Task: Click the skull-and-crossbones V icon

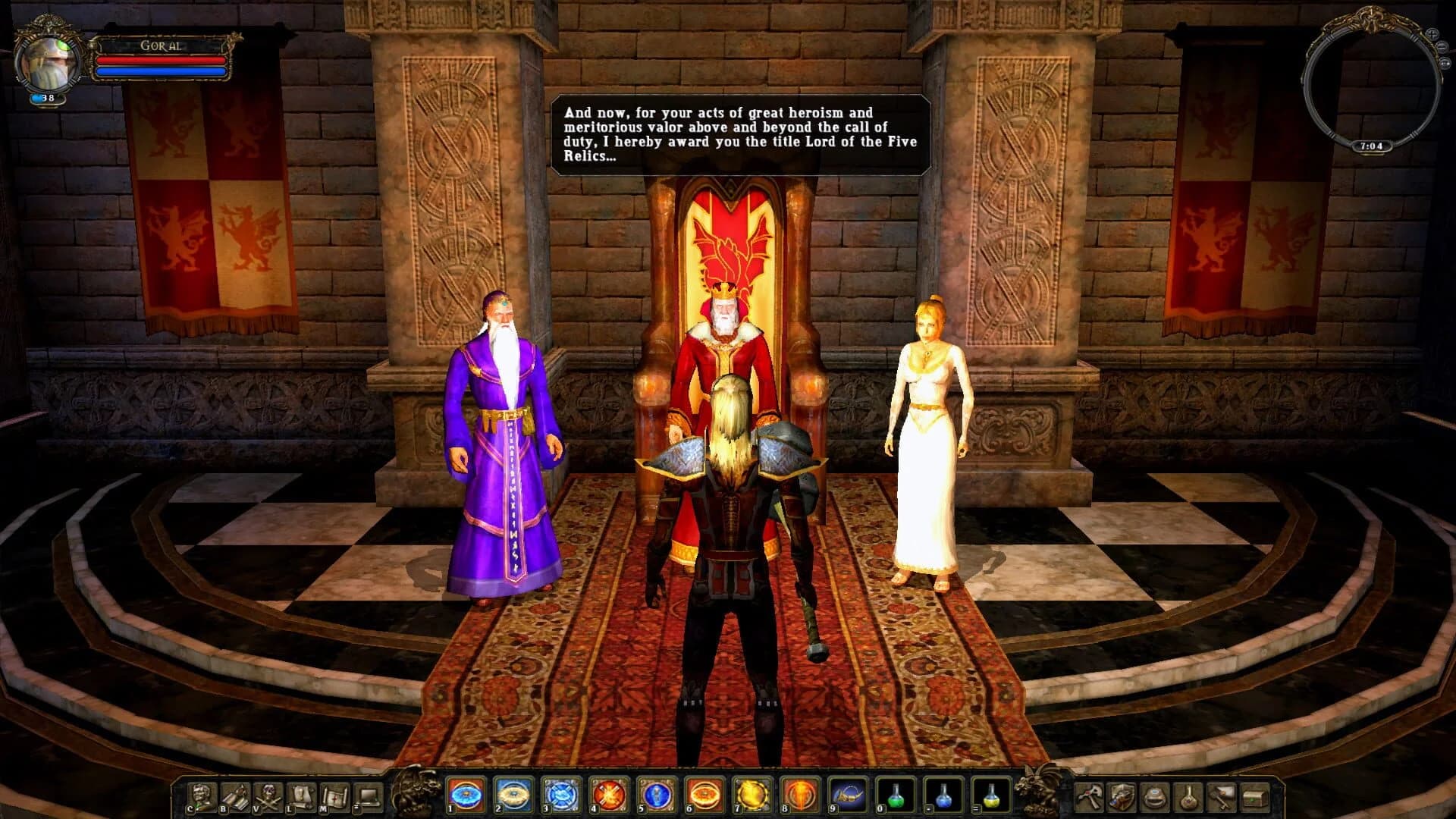Action: click(x=268, y=795)
